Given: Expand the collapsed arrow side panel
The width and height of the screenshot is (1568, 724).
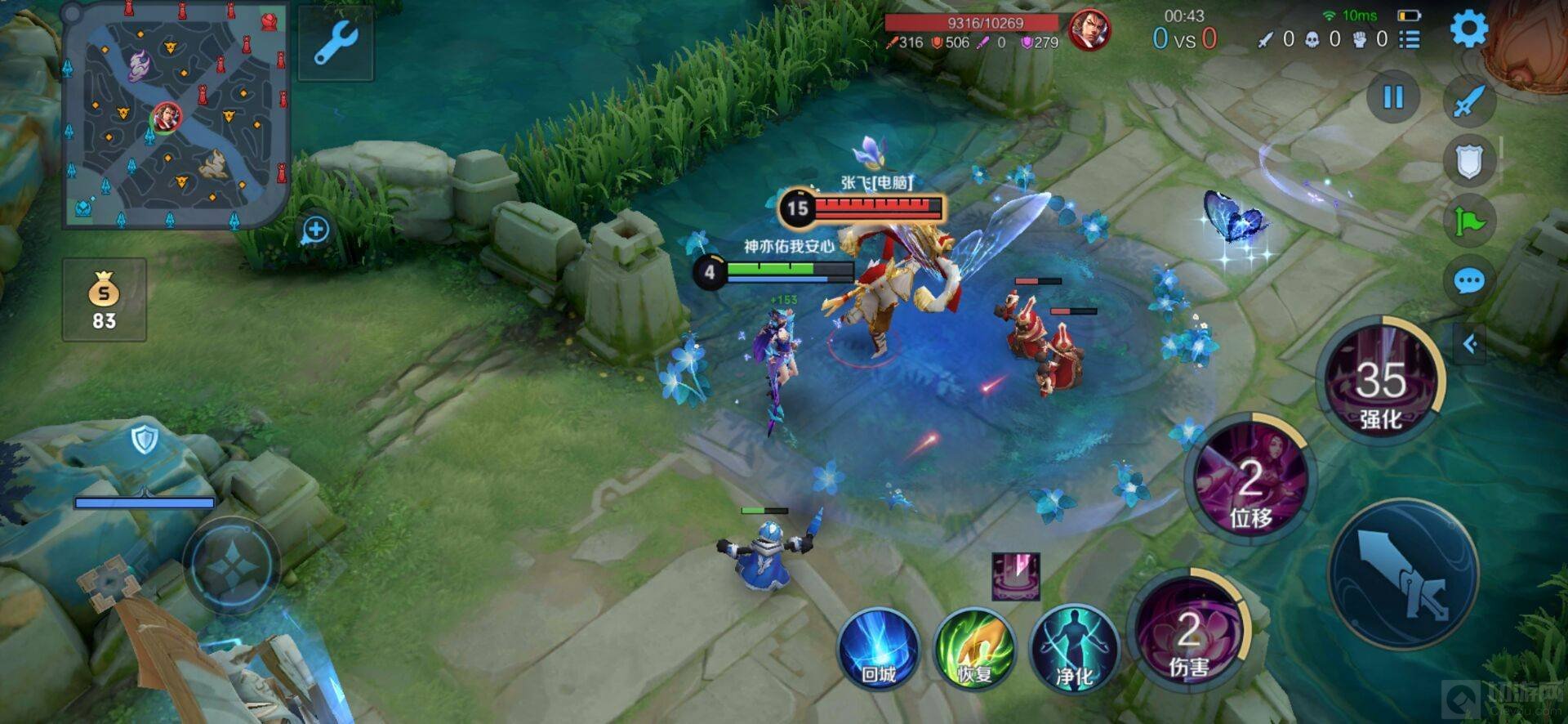Looking at the screenshot, I should click(1470, 345).
